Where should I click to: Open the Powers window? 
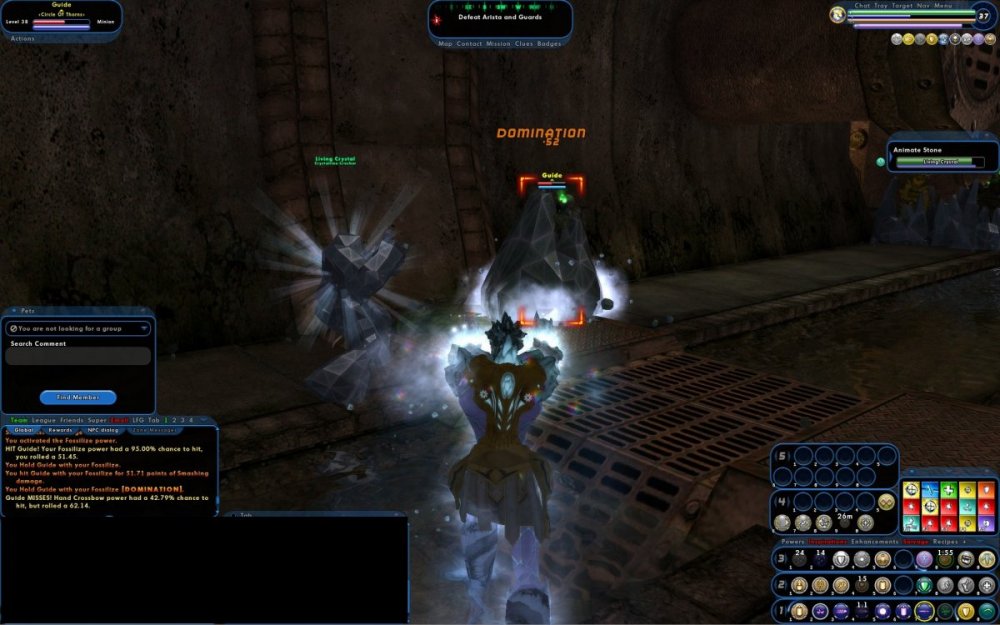(x=793, y=541)
